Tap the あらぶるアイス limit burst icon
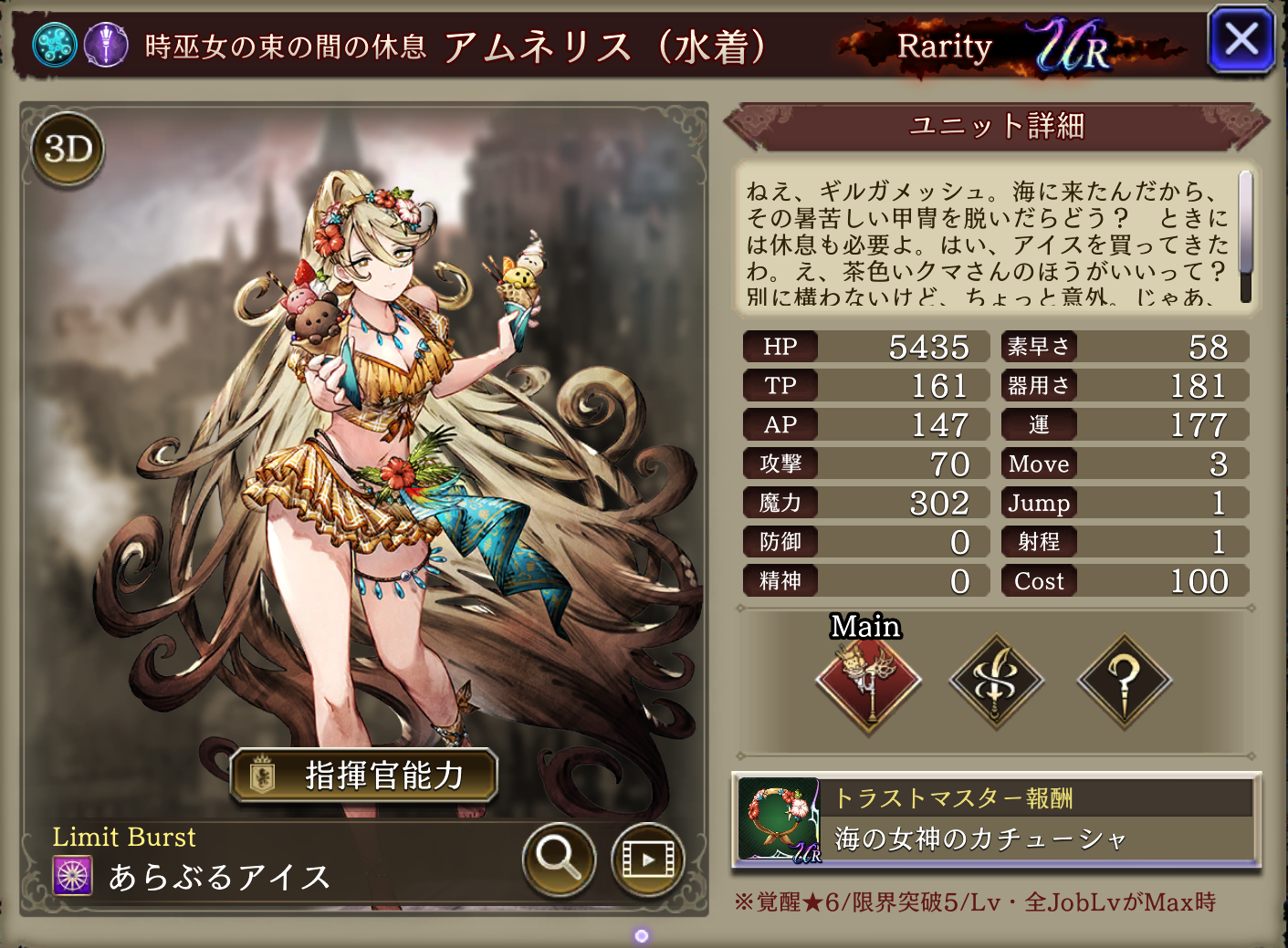Screen dimensions: 1288x948 [x=73, y=877]
